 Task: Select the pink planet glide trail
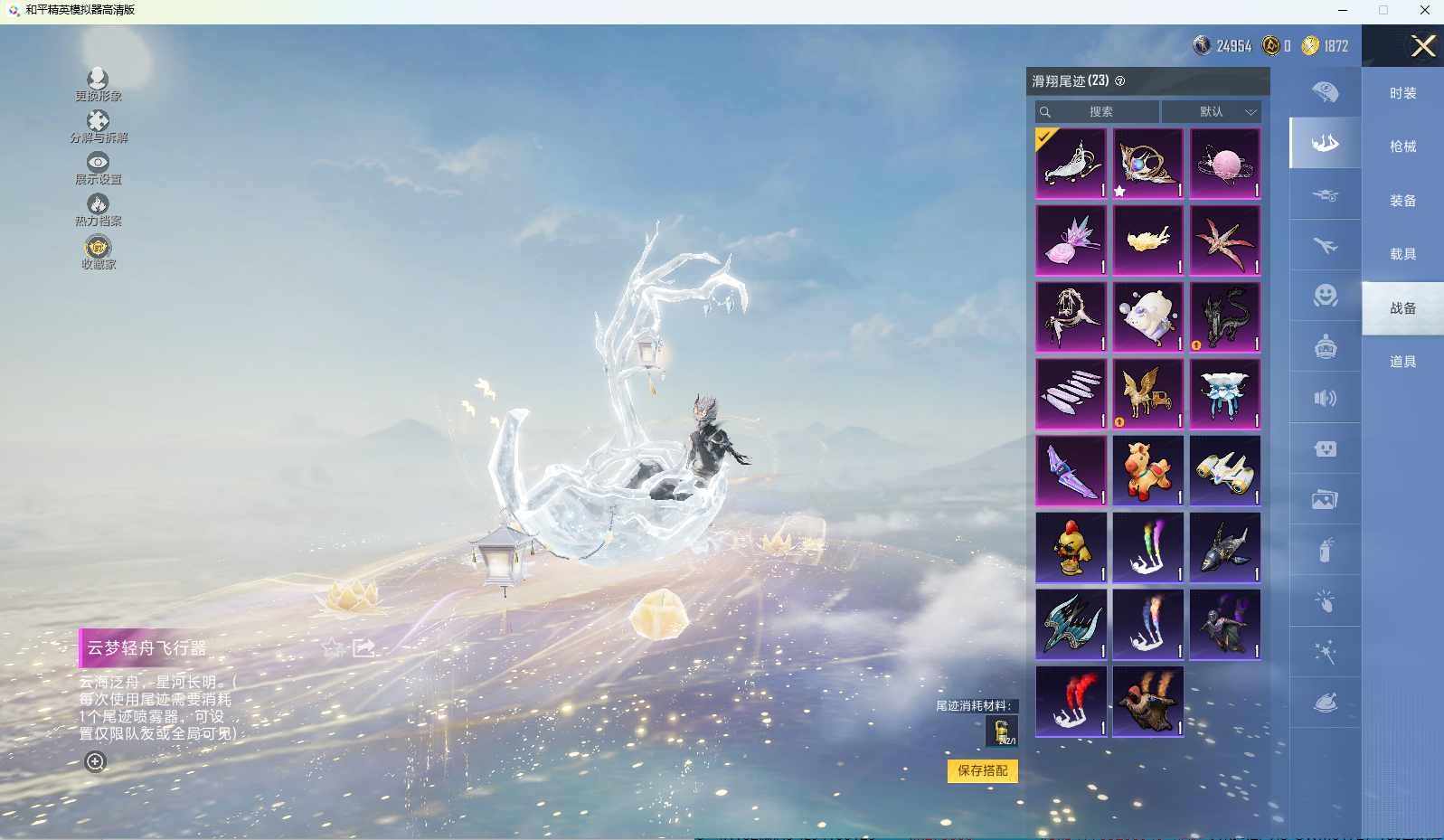(x=1224, y=164)
